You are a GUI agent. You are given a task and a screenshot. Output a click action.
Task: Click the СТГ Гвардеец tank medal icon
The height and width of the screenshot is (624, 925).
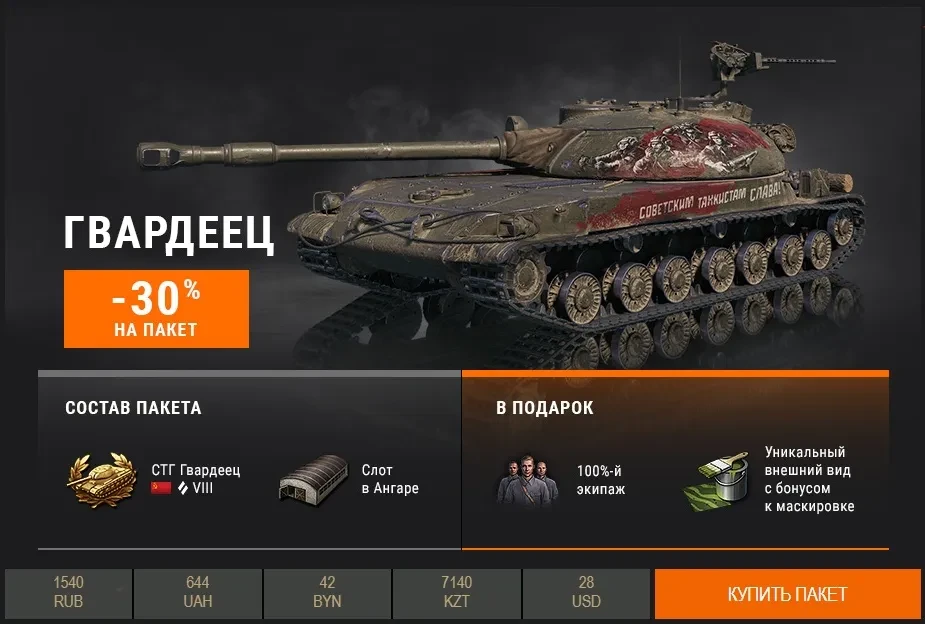[102, 479]
